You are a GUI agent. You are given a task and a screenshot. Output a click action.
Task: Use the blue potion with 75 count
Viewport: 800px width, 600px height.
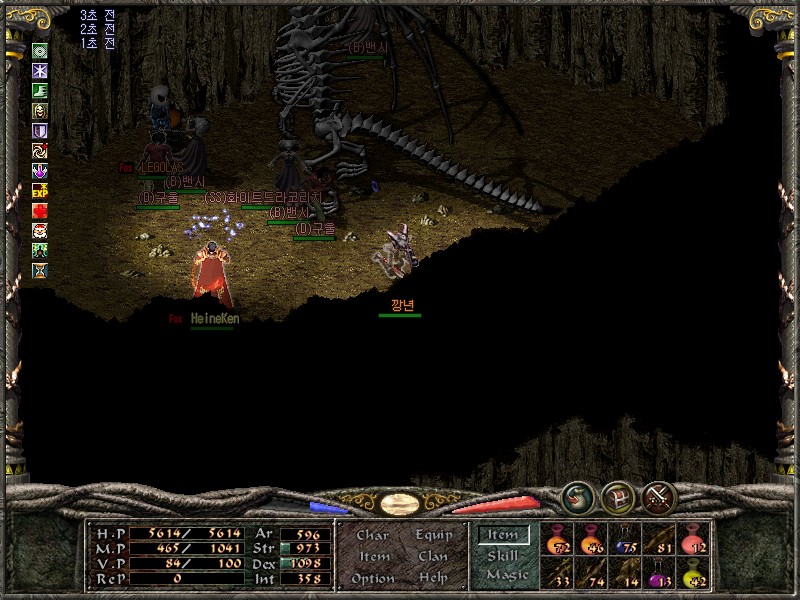pyautogui.click(x=625, y=540)
